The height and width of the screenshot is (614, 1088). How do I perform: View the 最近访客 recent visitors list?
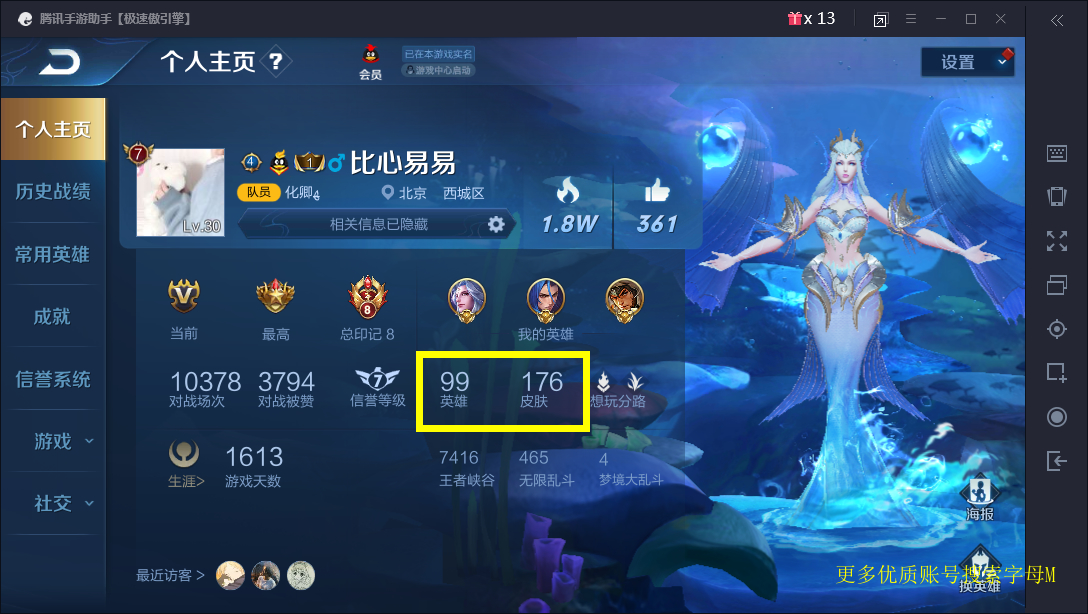[x=171, y=575]
